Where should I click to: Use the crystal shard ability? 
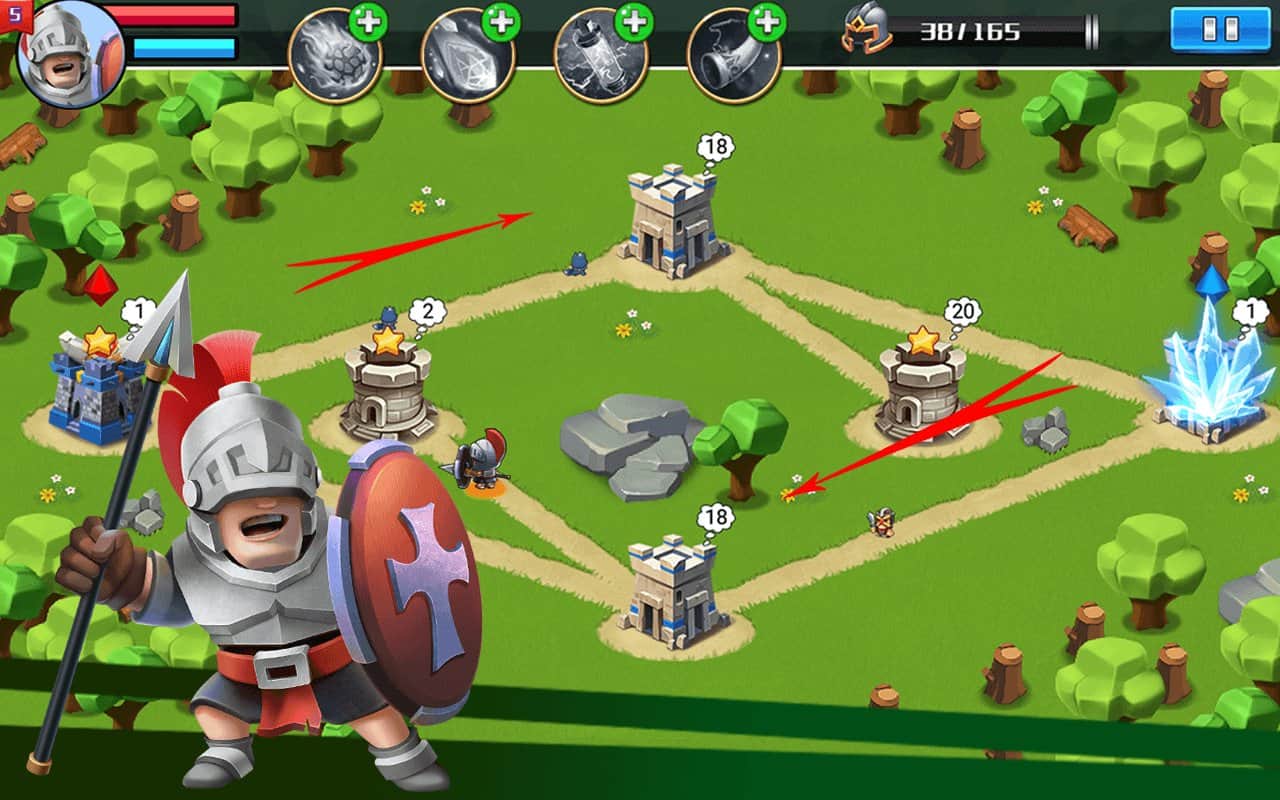coord(467,56)
